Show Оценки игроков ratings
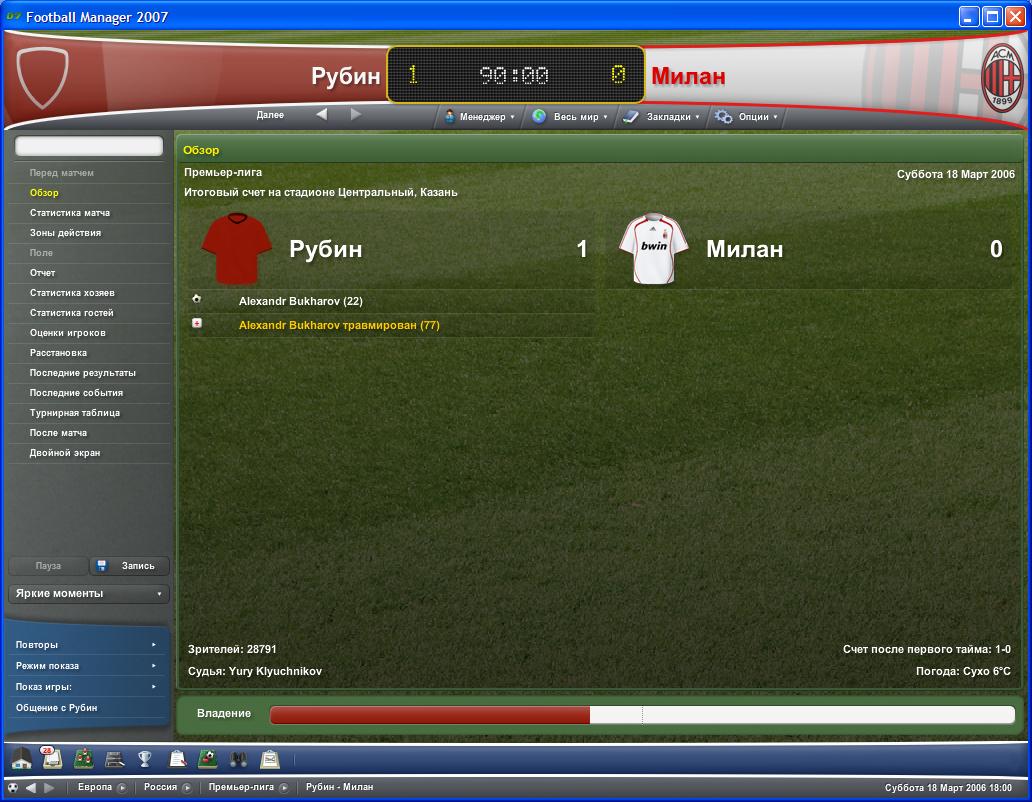1032x802 pixels. (67, 333)
